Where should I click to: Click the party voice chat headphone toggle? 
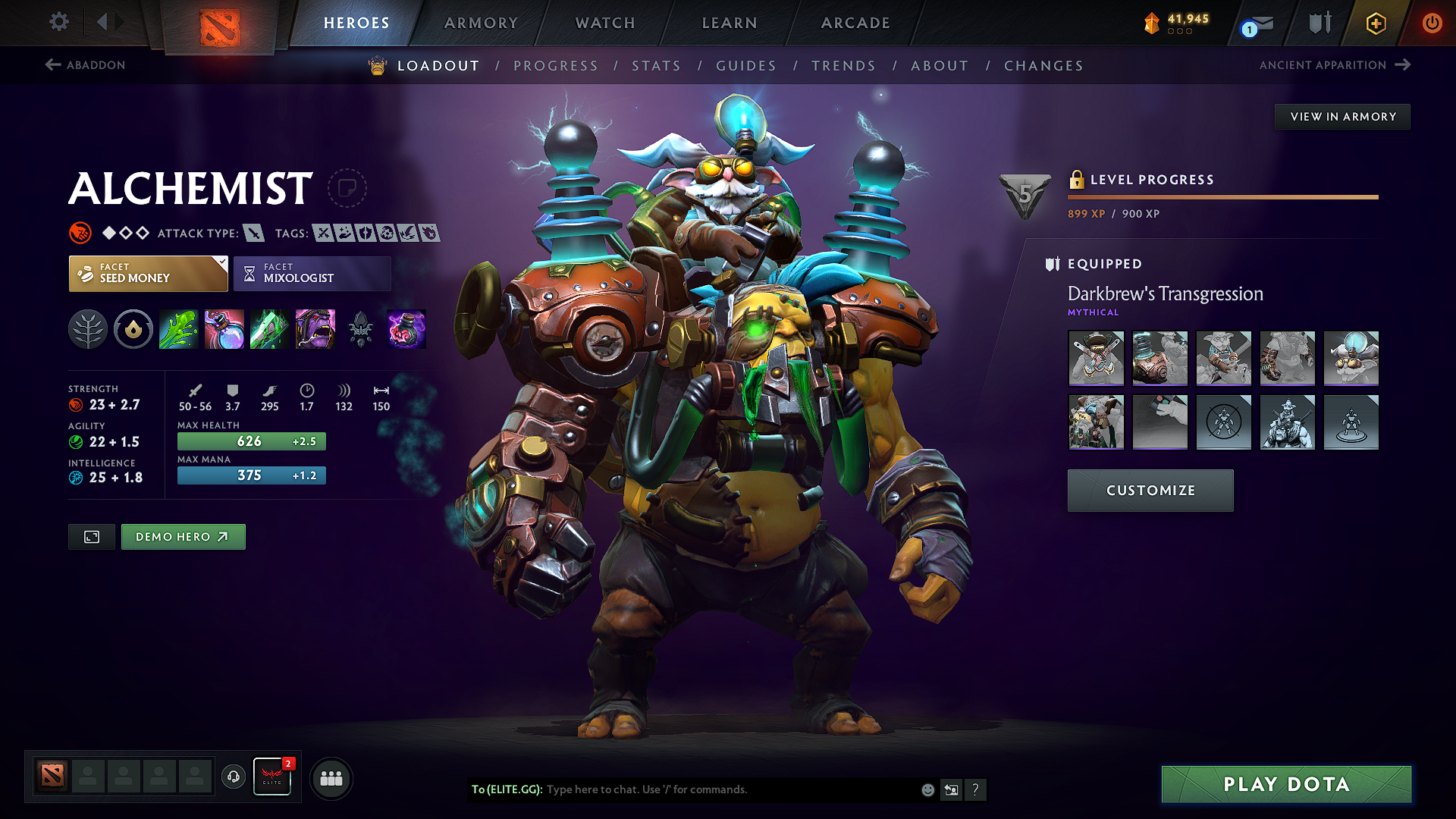tap(233, 777)
